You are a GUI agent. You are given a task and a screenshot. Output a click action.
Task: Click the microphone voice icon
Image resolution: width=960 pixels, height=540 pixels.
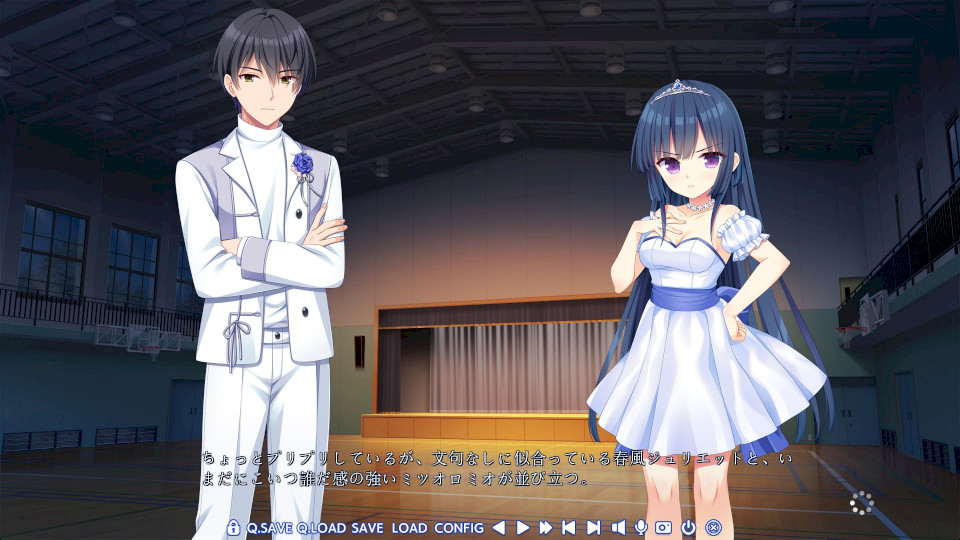point(640,527)
